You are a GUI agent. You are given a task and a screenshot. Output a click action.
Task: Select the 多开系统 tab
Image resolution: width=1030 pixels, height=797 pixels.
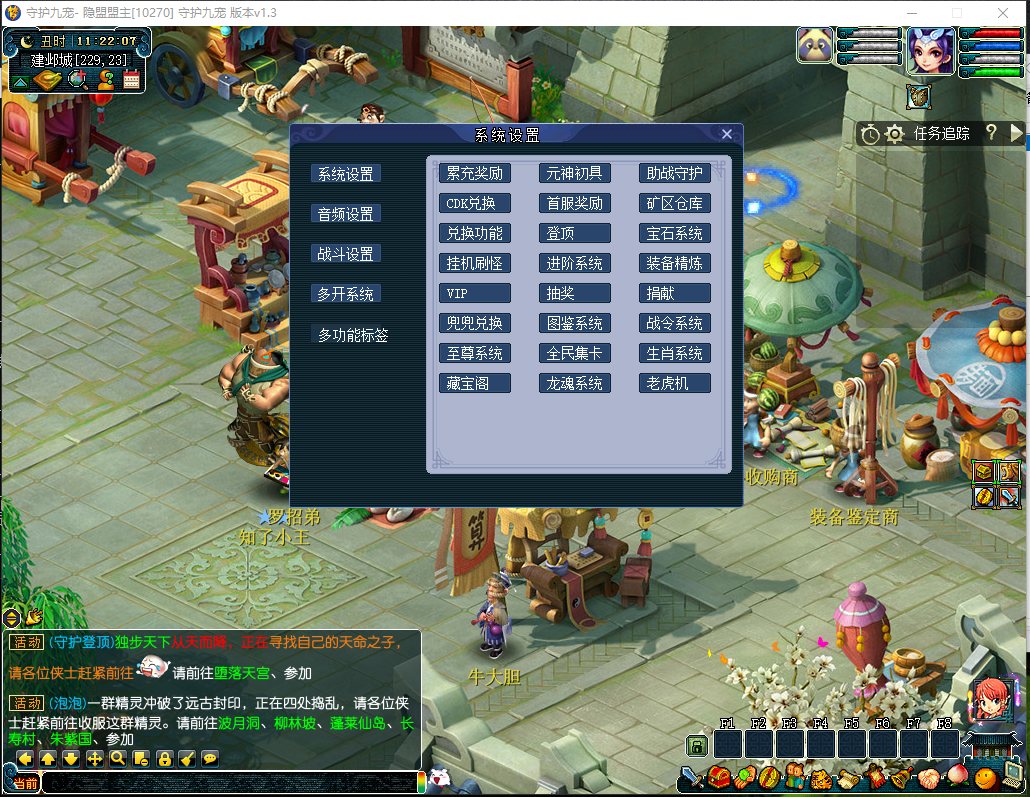[x=346, y=294]
